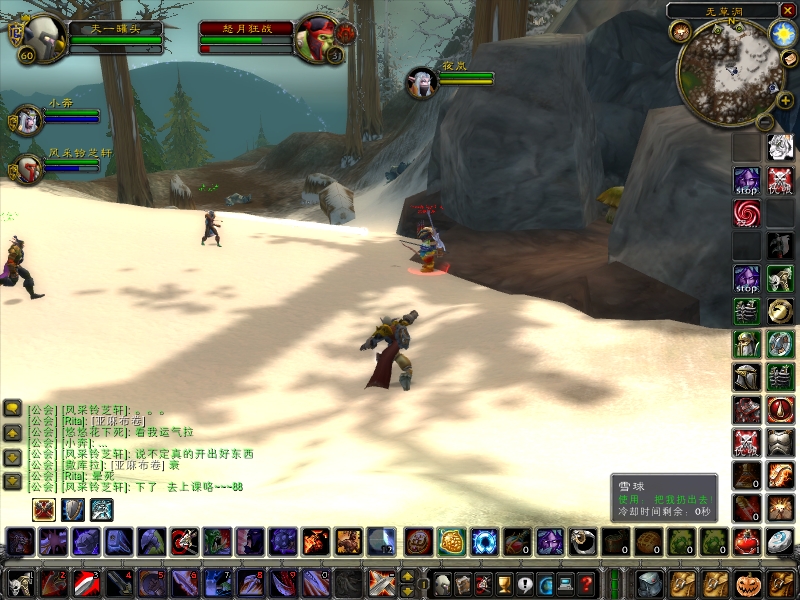Toggle the tracking icon beside the minimap
Image resolution: width=800 pixels, height=600 pixels.
[x=681, y=32]
